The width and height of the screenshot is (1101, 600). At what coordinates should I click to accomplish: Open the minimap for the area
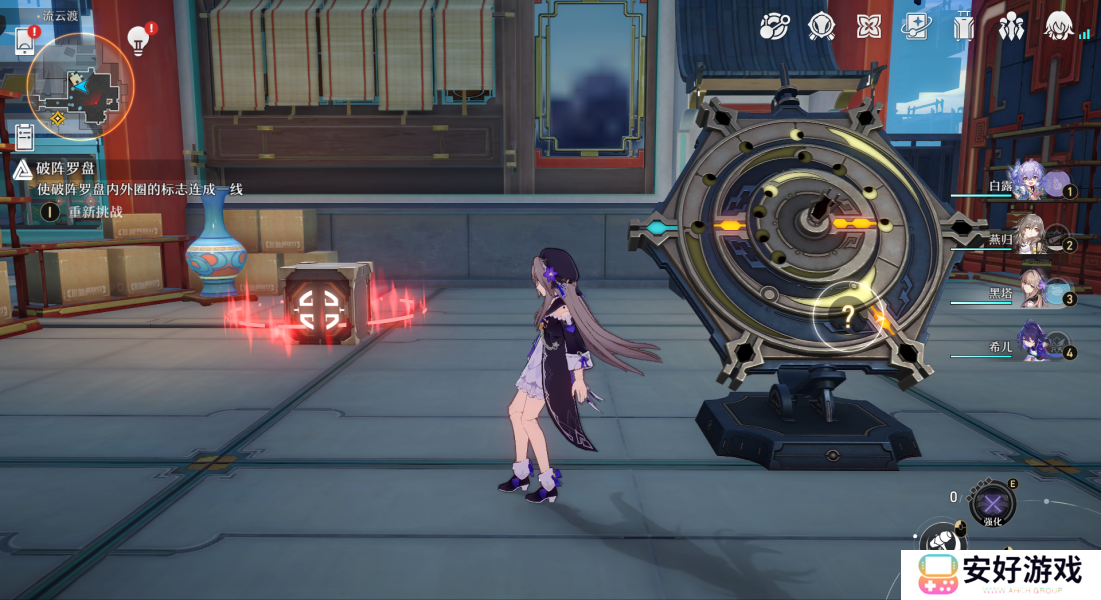coord(80,86)
